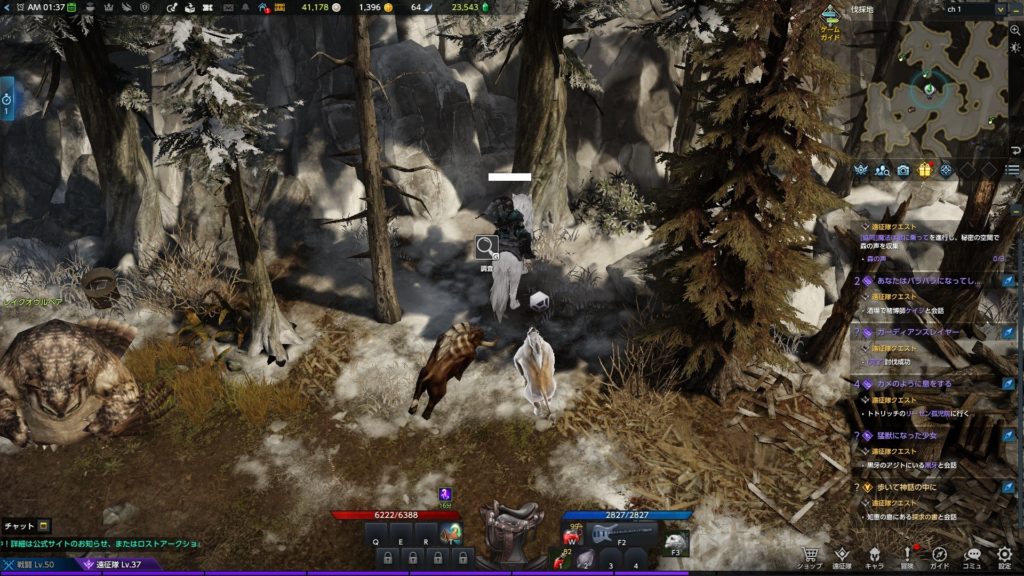Viewport: 1024px width, 576px height.
Task: Open the gift box rewards icon
Action: tap(924, 170)
